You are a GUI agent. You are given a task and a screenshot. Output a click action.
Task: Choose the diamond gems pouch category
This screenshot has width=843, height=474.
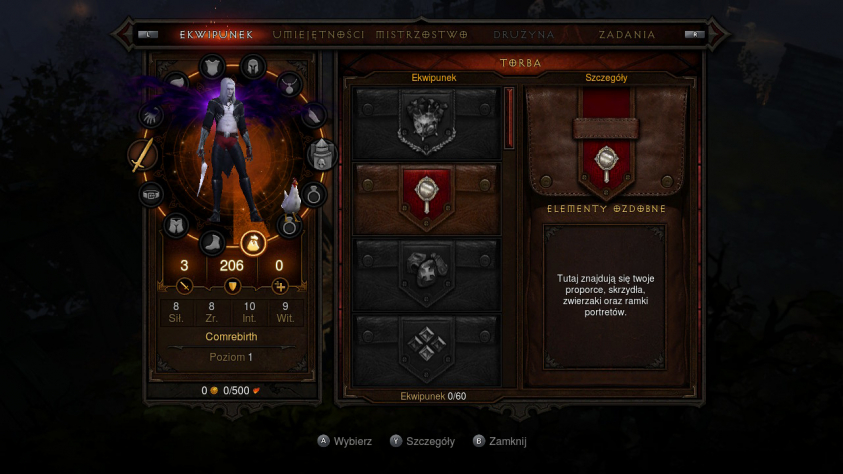click(427, 345)
